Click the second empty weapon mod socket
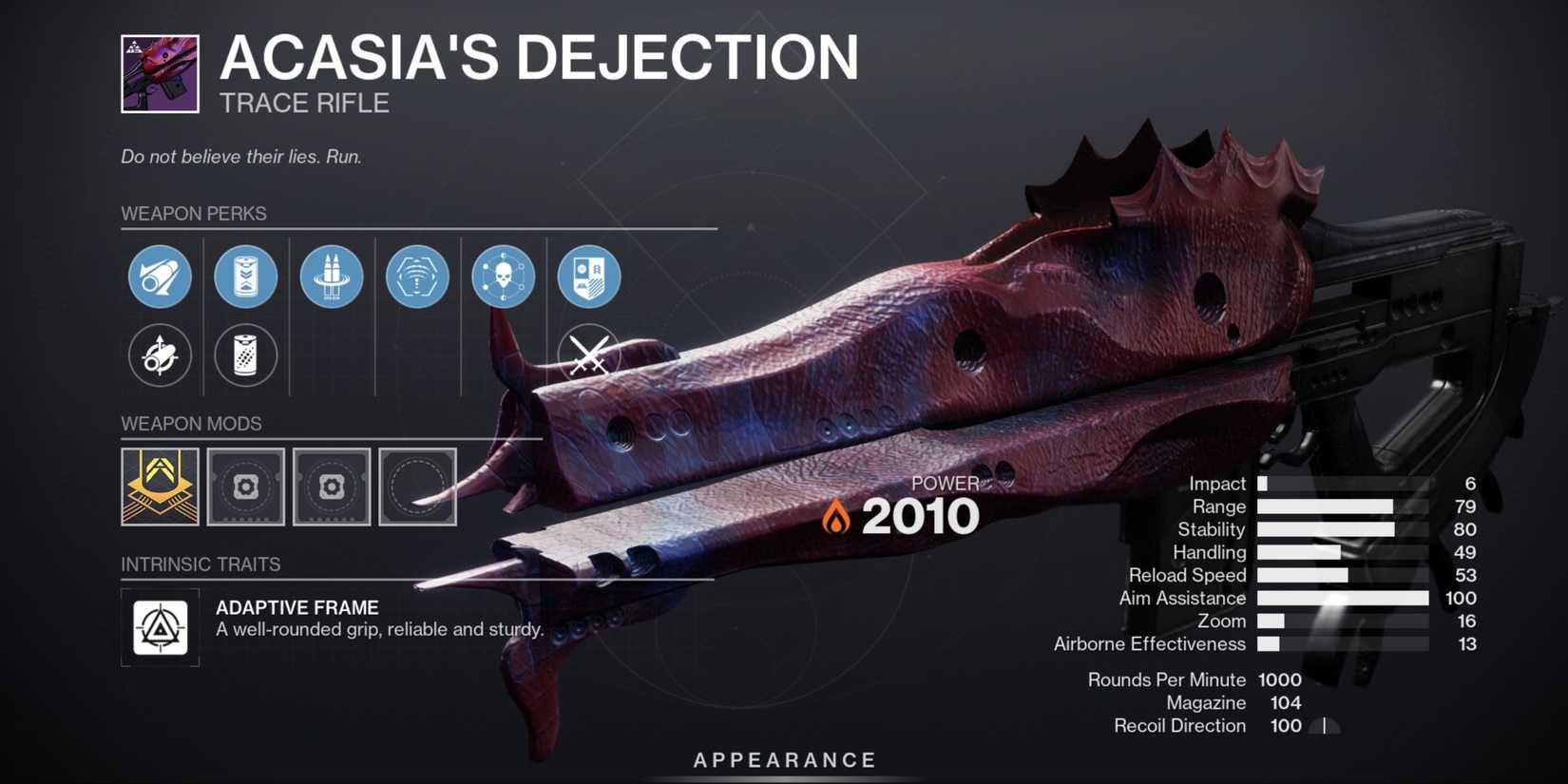Viewport: 1568px width, 784px height. pyautogui.click(x=331, y=488)
